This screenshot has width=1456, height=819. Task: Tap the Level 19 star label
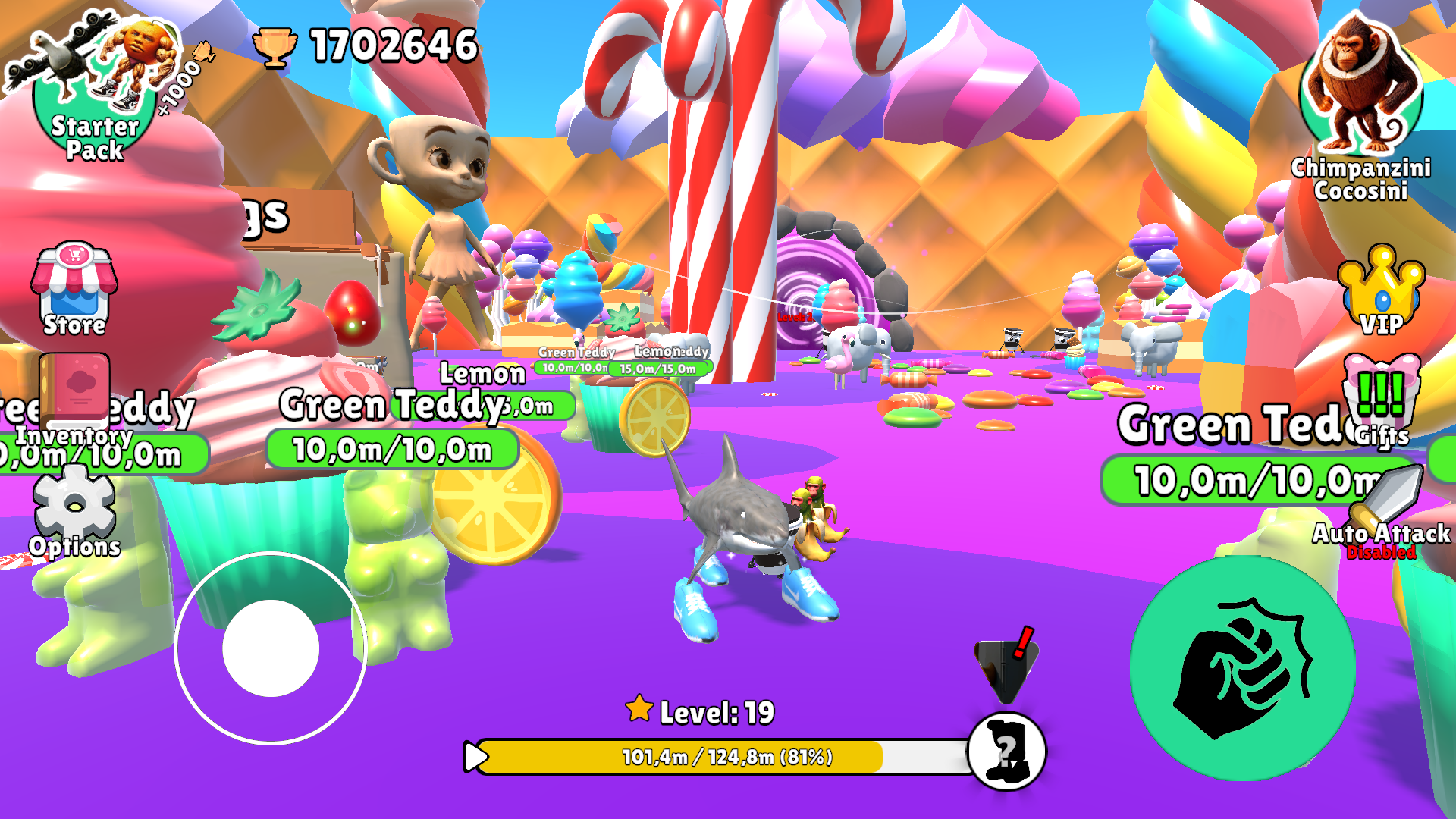coord(698,711)
